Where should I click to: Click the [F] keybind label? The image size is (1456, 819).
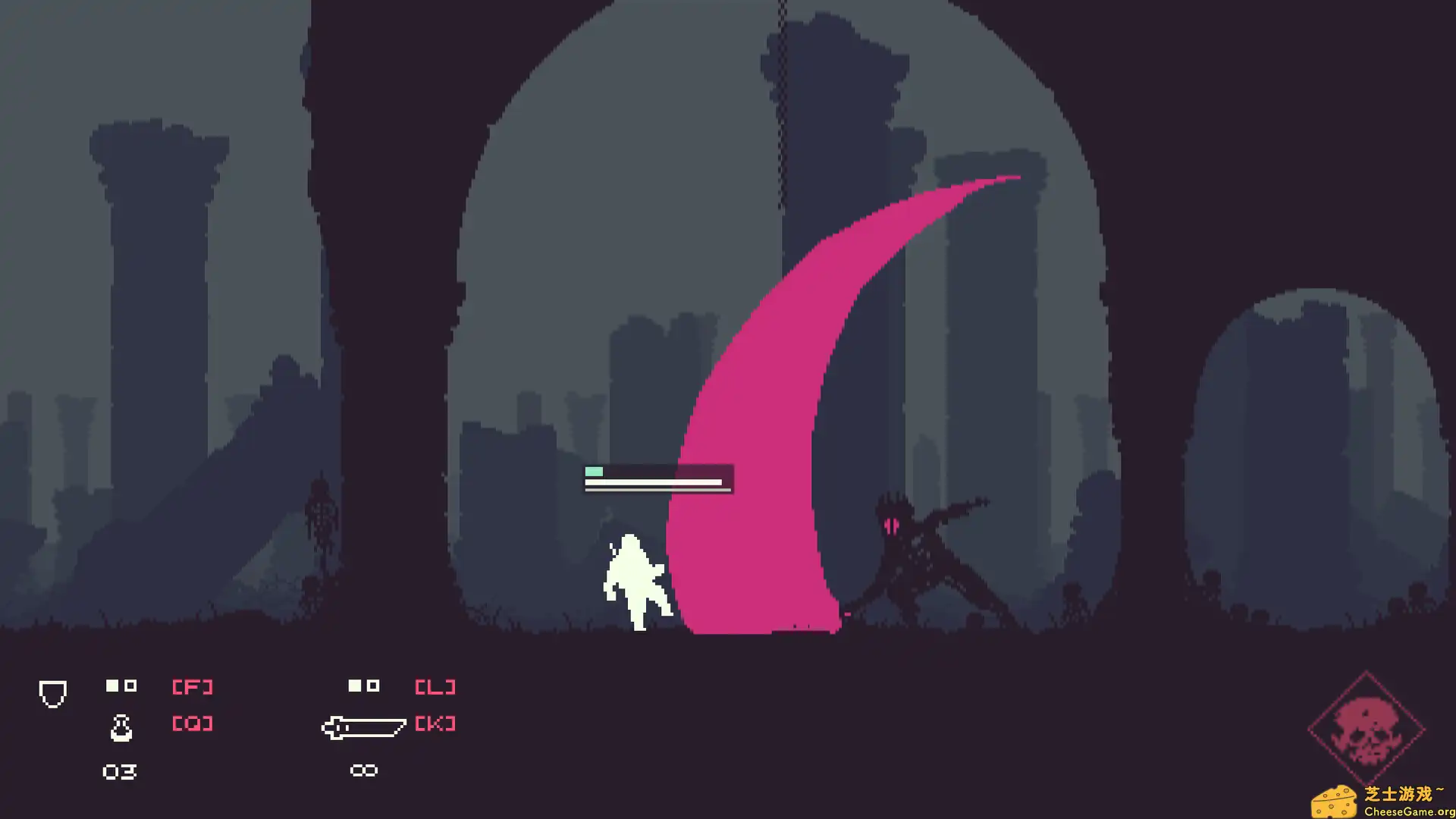pos(192,685)
